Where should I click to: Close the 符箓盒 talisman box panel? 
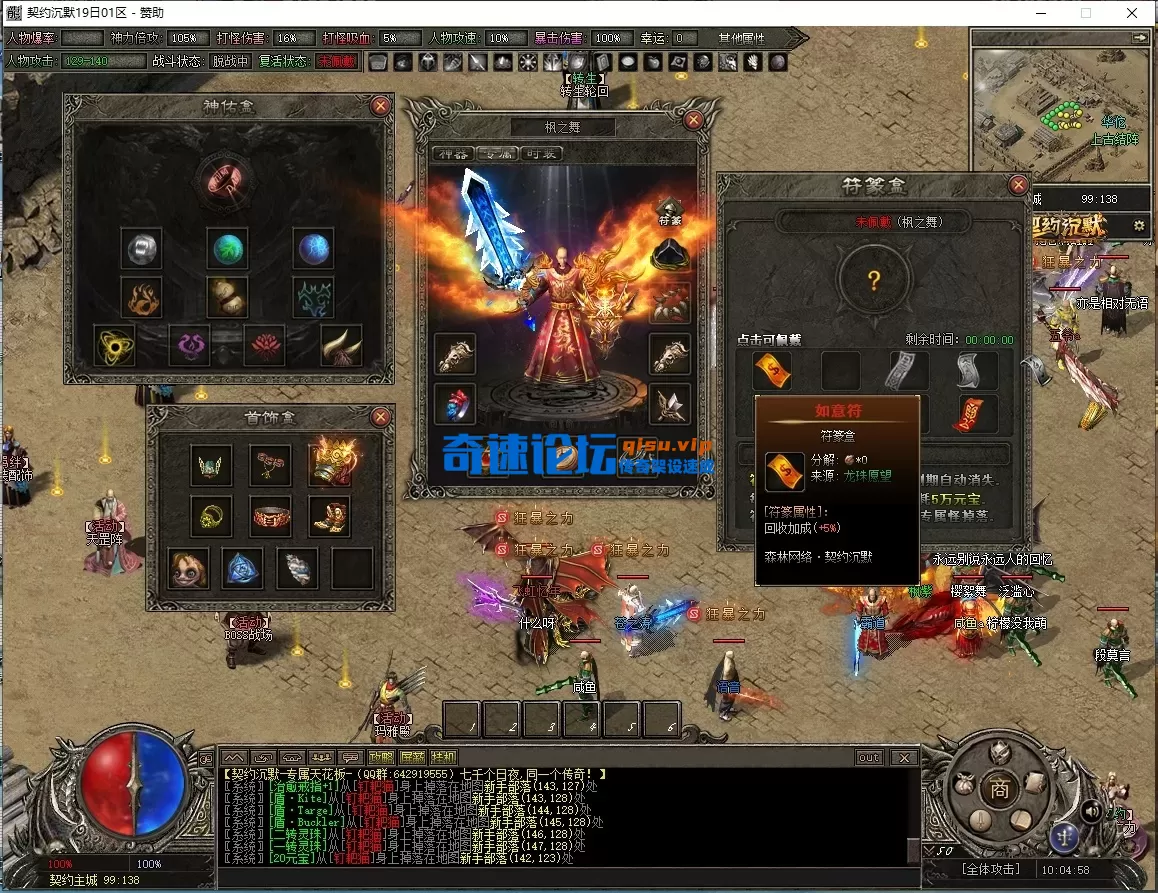pyautogui.click(x=1018, y=185)
